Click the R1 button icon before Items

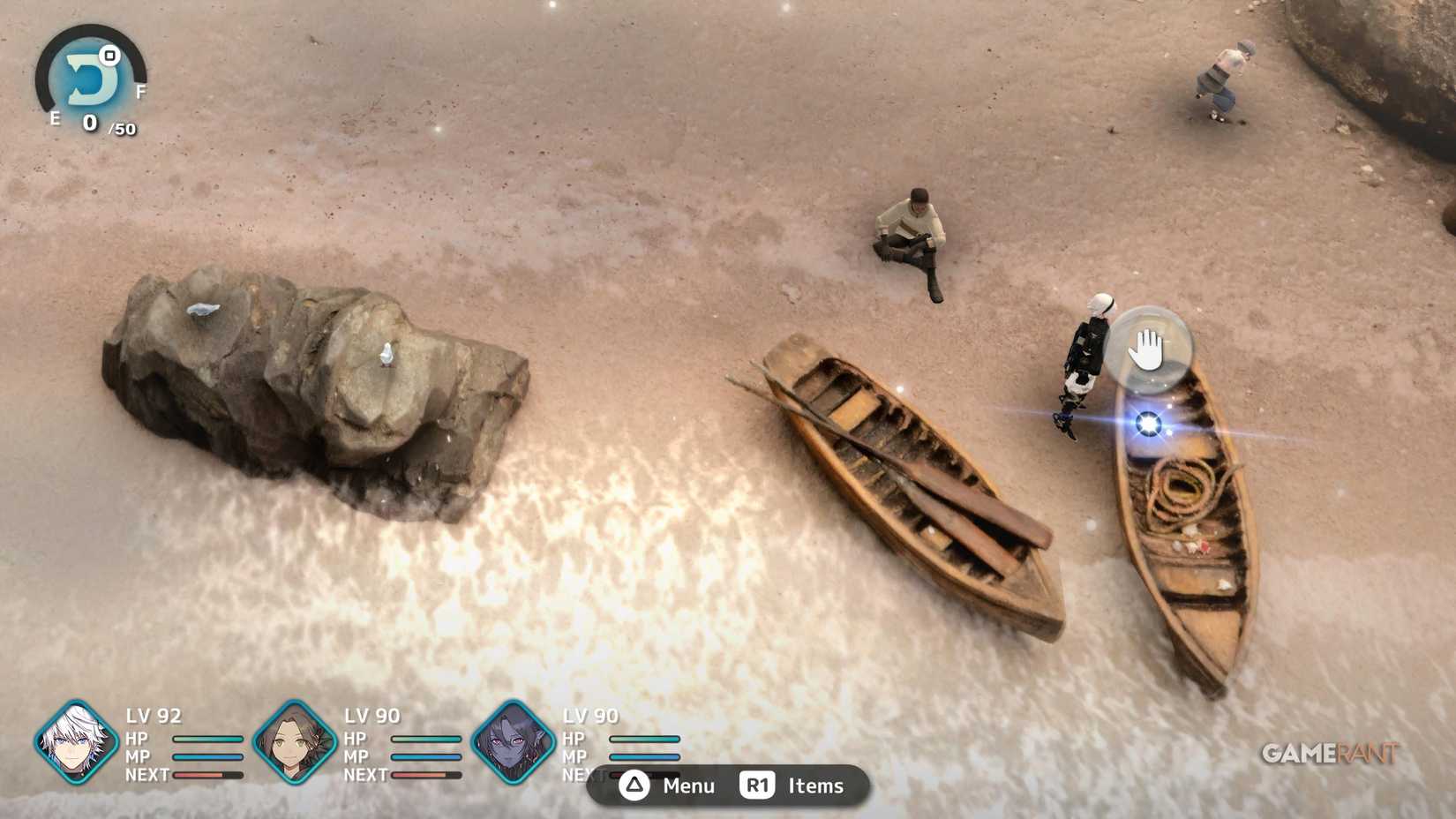click(759, 785)
